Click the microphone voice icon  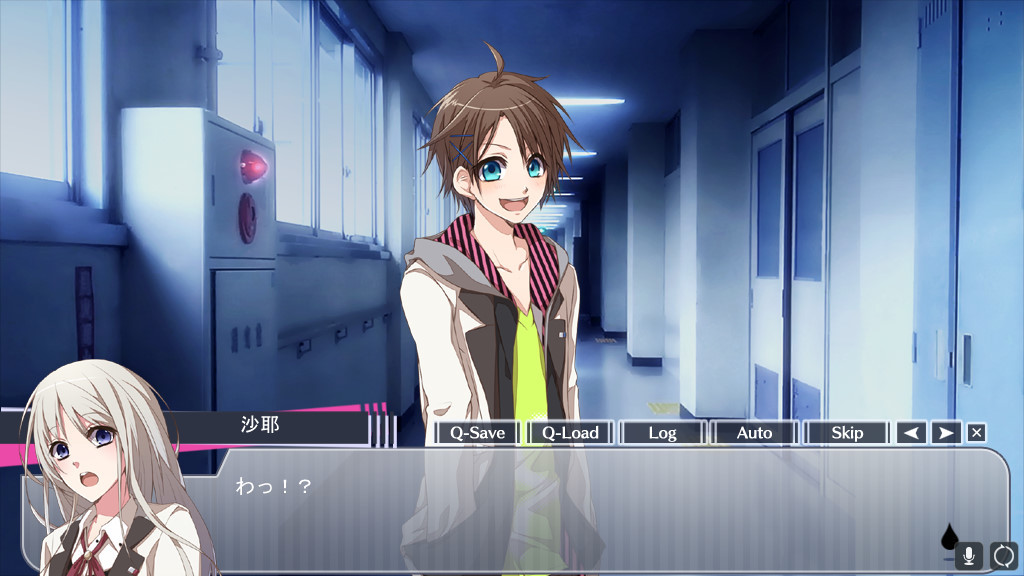click(969, 555)
